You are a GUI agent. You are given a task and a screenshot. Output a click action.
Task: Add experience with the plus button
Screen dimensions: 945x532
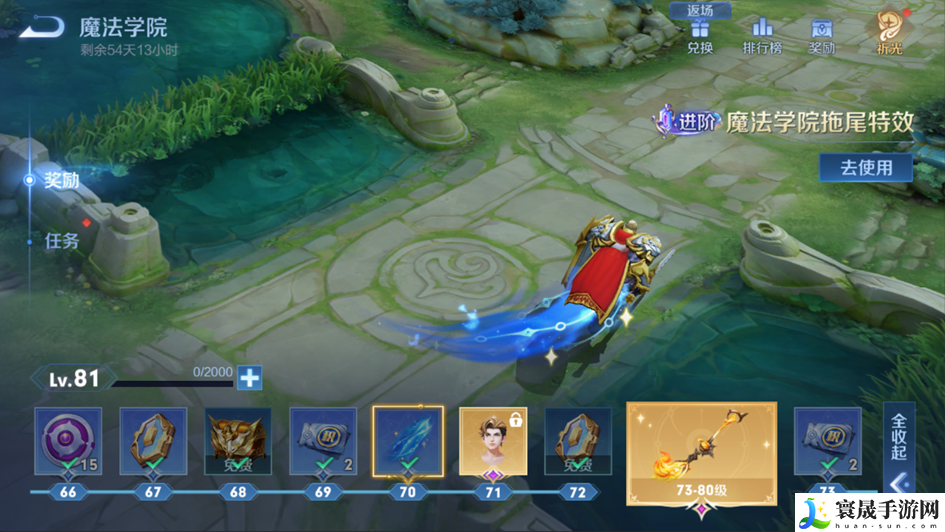(x=249, y=378)
